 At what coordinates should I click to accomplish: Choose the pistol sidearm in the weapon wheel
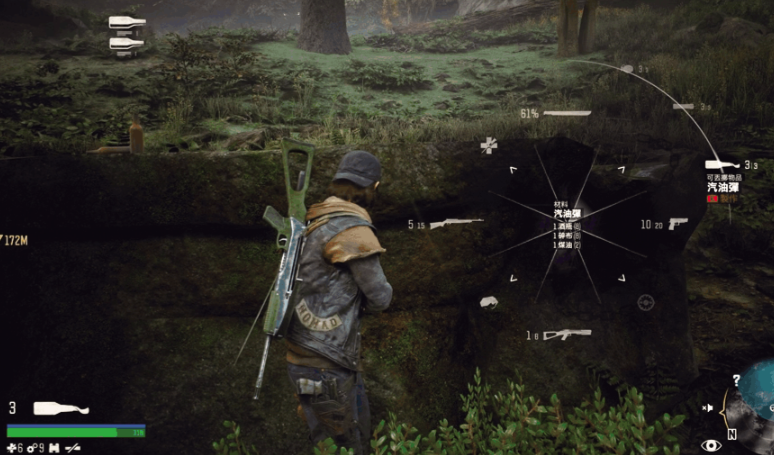tap(678, 223)
